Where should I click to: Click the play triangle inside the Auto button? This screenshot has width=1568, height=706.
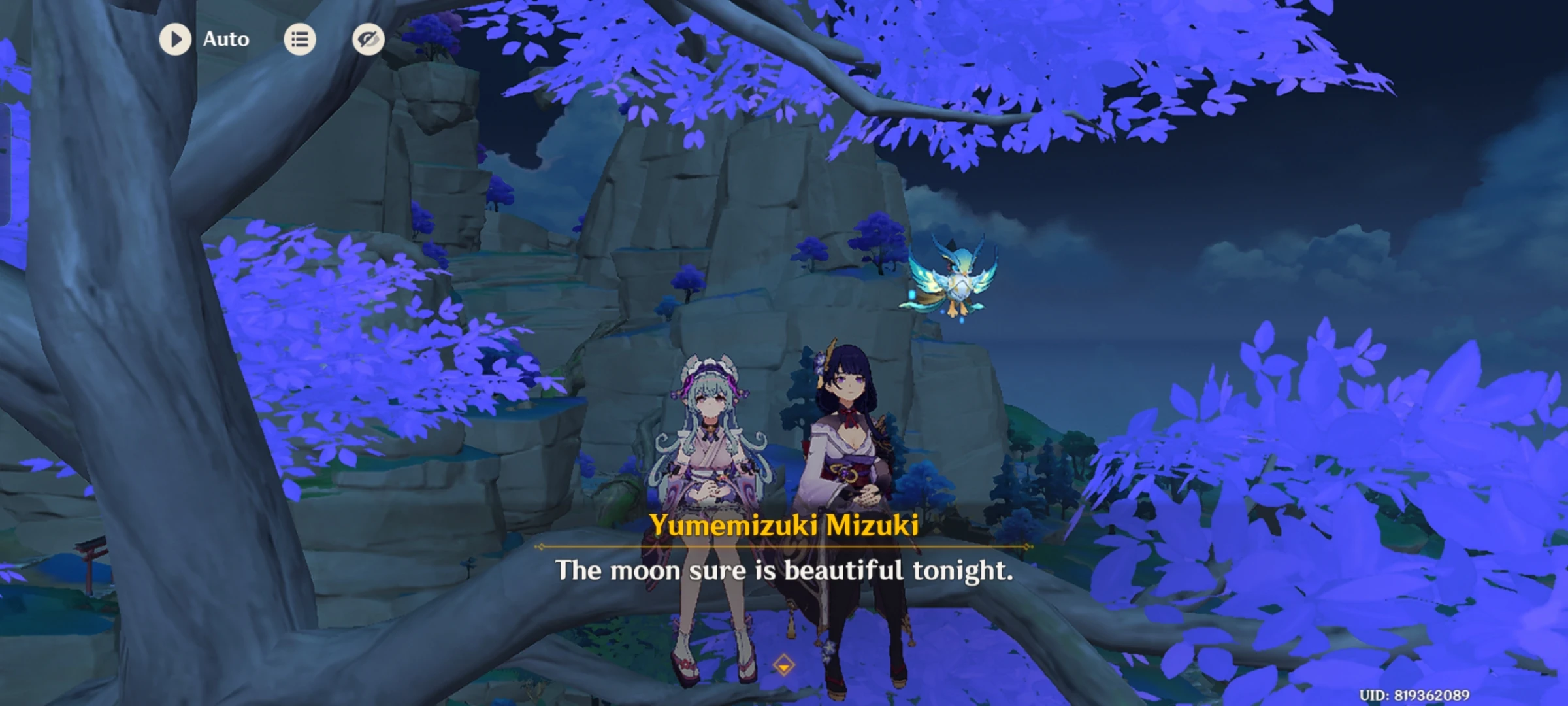click(x=175, y=39)
